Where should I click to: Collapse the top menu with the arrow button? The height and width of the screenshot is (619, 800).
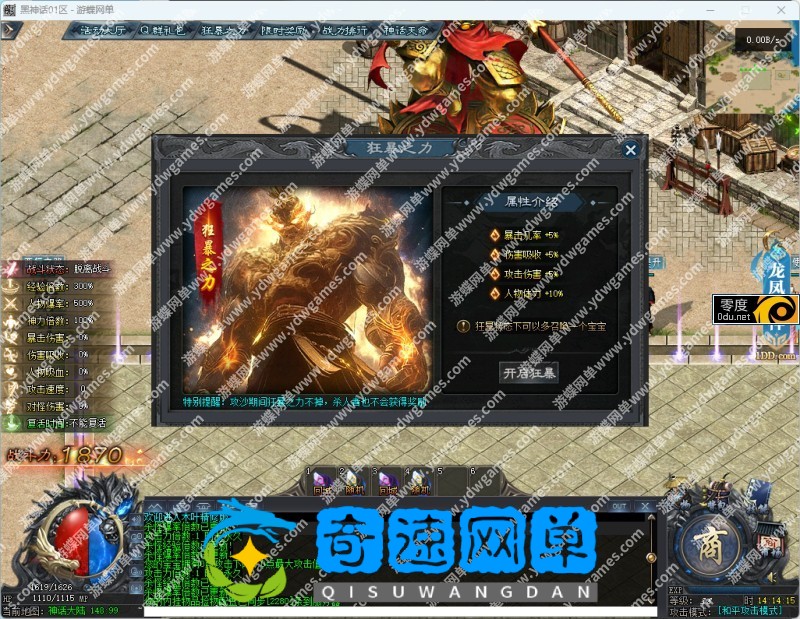(x=11, y=30)
